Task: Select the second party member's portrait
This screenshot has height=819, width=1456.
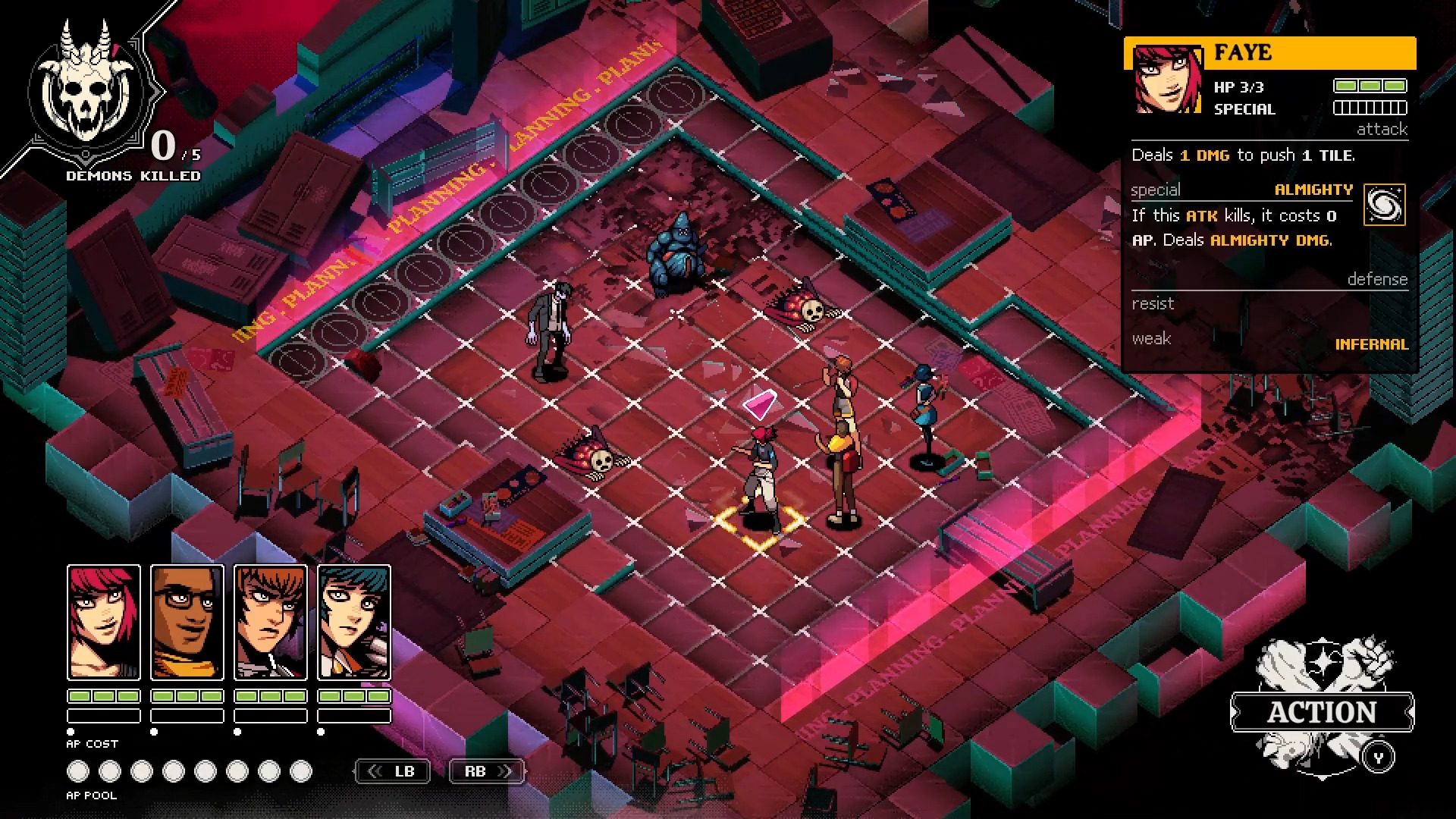Action: (x=187, y=623)
